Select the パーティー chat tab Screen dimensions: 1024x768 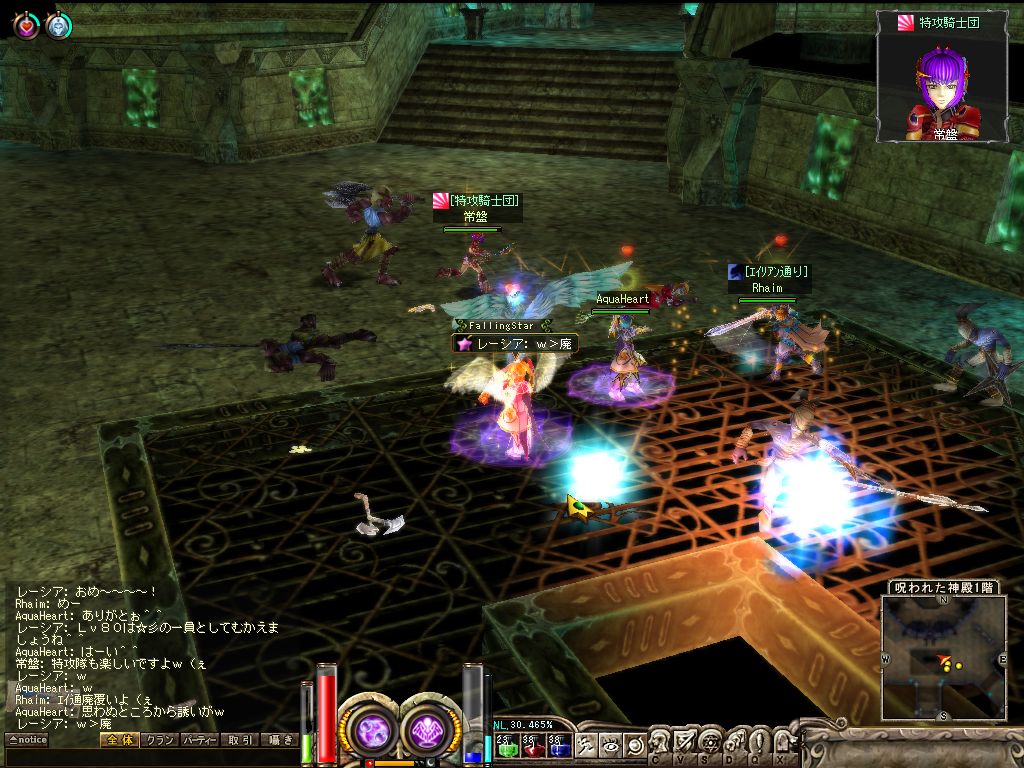(x=199, y=740)
